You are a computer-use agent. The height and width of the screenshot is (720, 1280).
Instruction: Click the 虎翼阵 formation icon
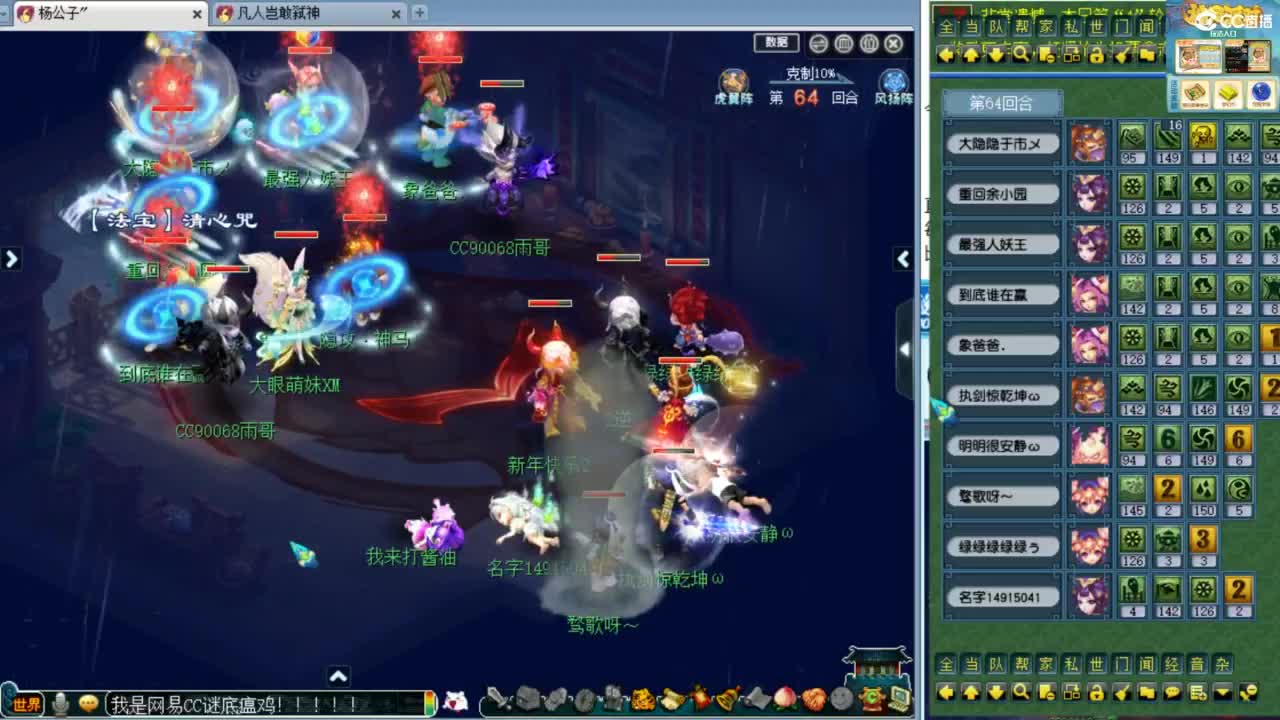(x=733, y=80)
